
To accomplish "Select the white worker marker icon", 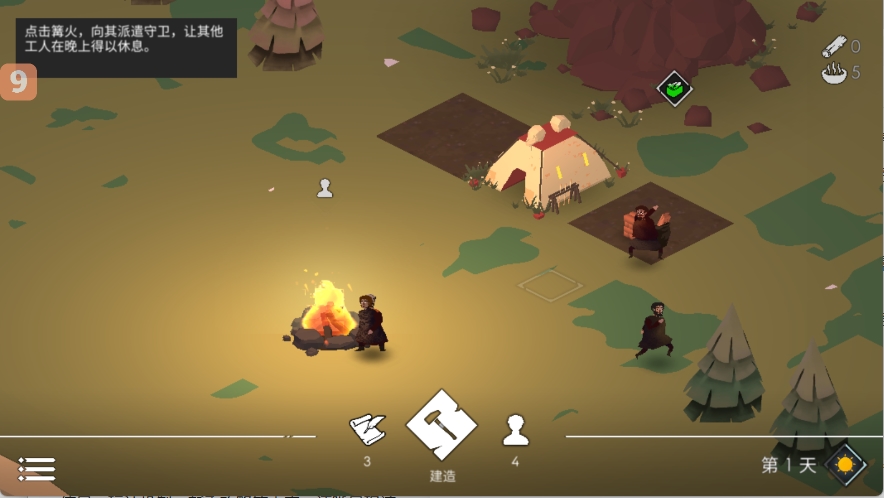I will [x=324, y=188].
